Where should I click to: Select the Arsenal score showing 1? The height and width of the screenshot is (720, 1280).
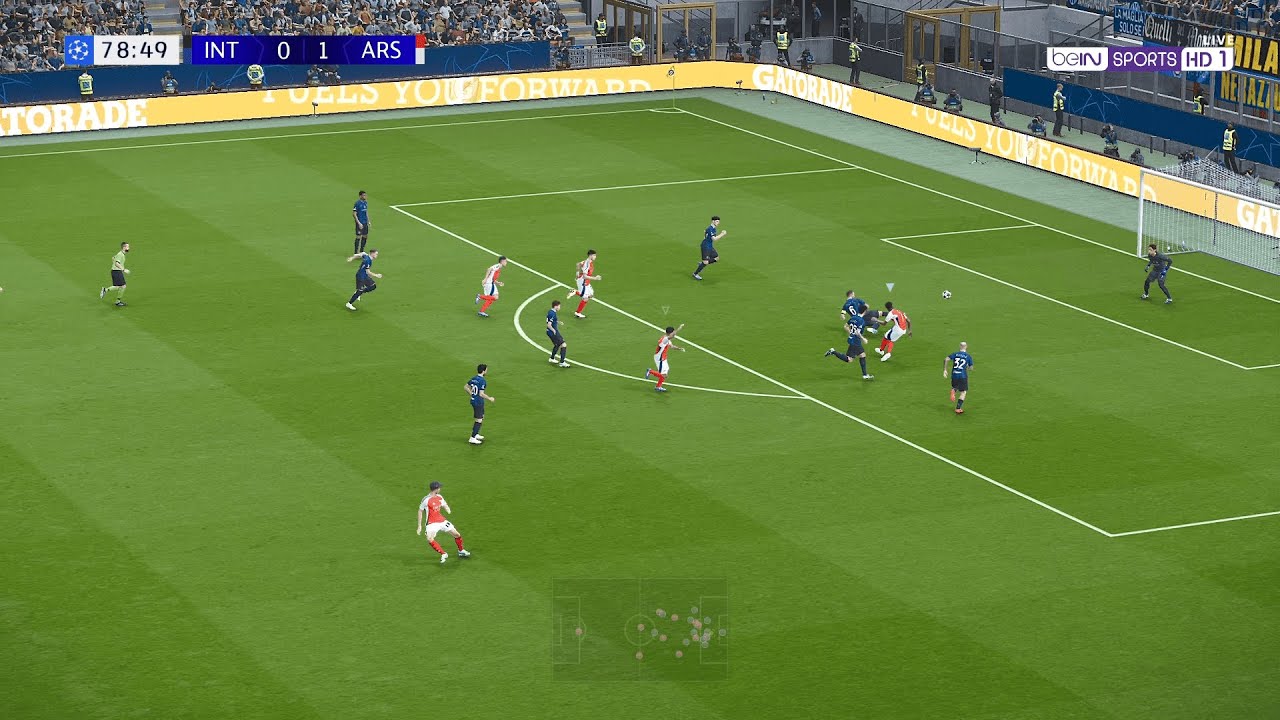point(322,51)
